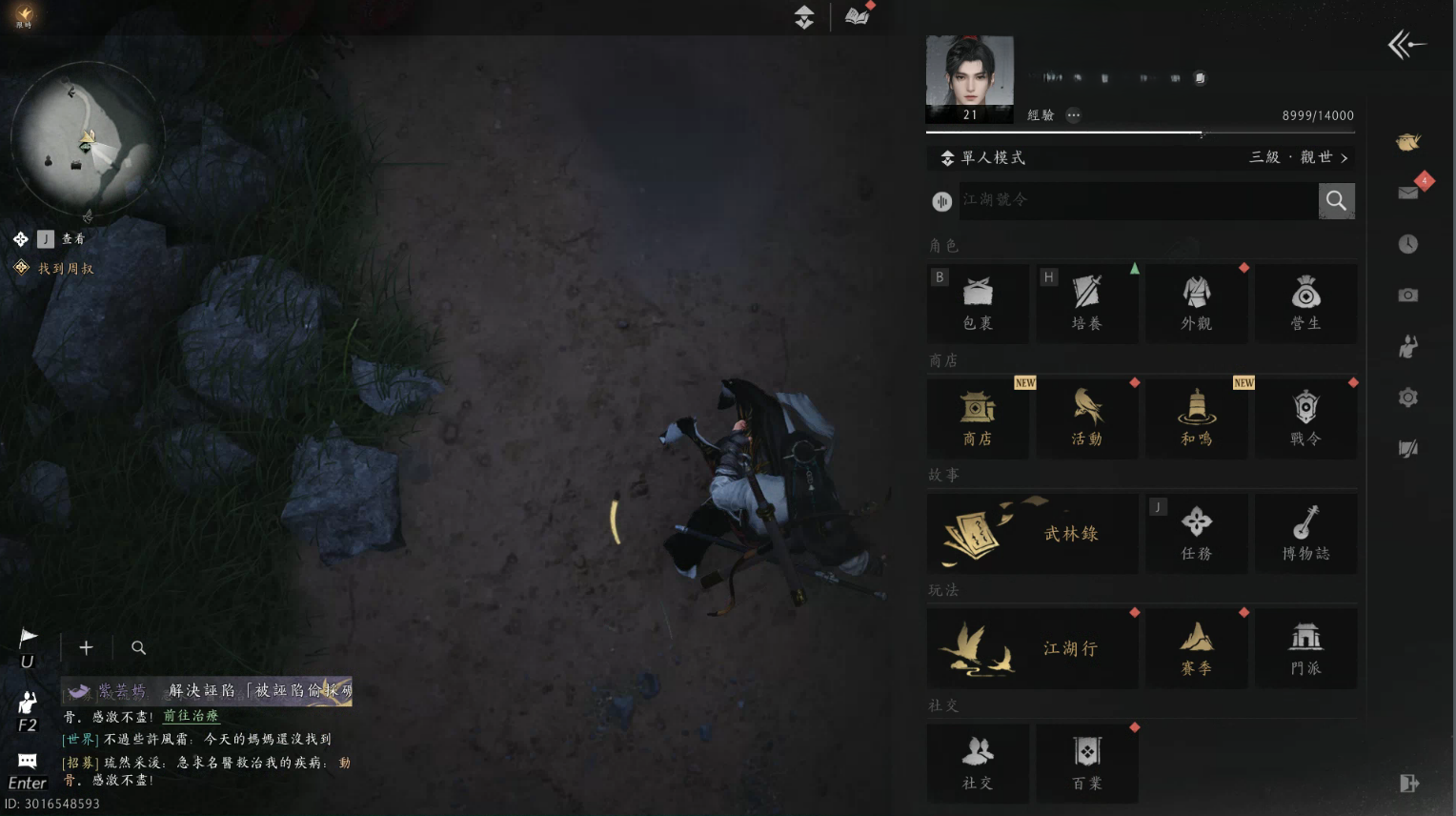Open the 任務 quest log
The image size is (1456, 816).
(x=1197, y=533)
